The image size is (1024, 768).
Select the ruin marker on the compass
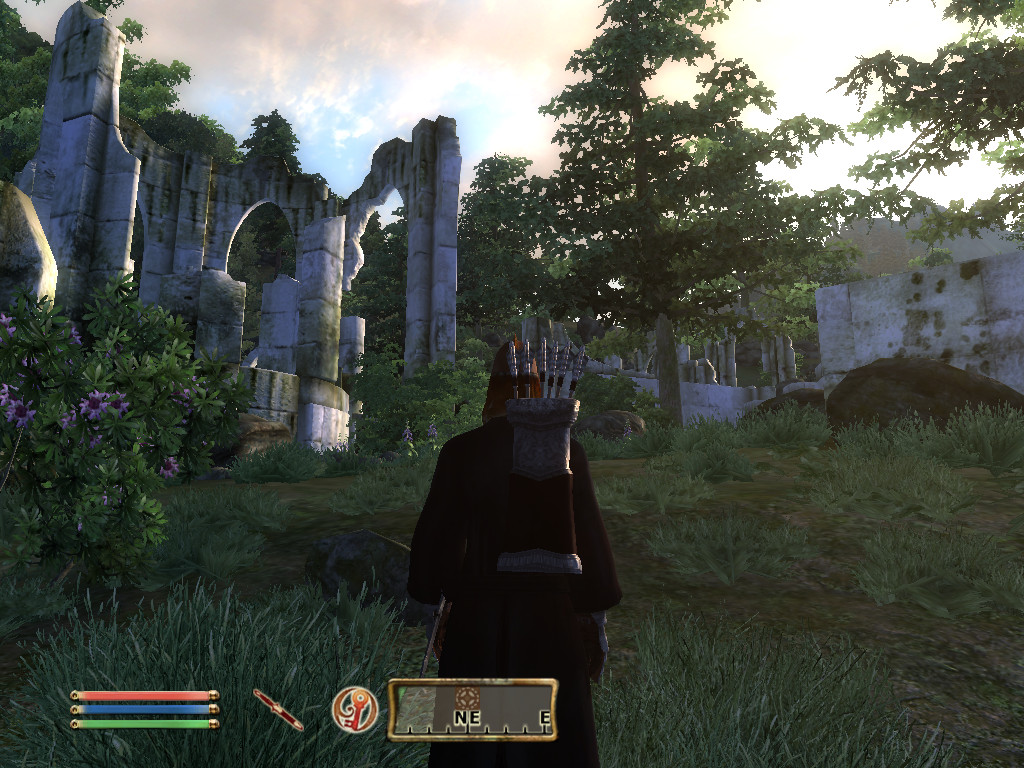point(467,697)
